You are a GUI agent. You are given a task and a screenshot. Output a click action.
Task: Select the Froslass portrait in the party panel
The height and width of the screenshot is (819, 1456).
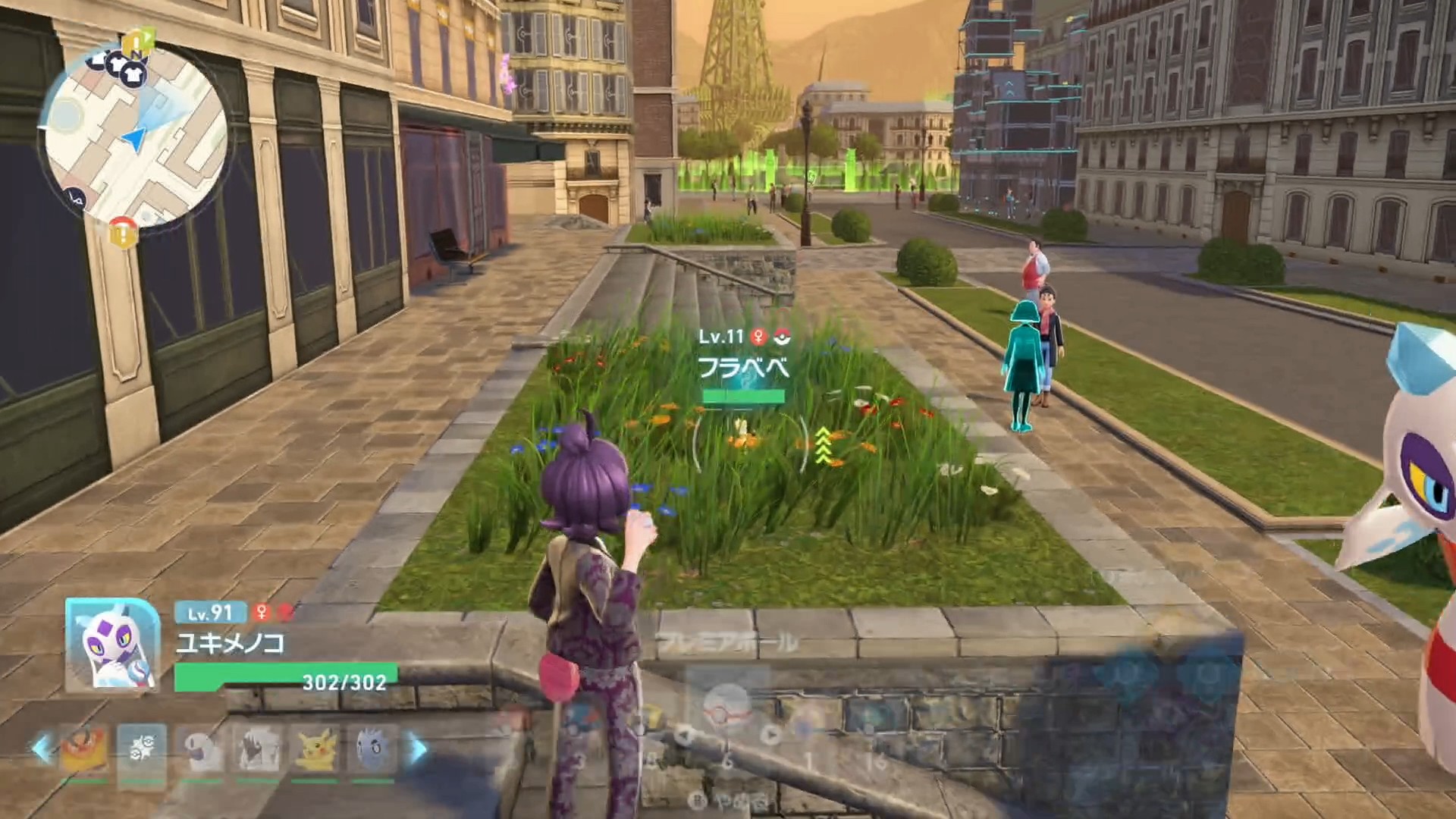click(x=113, y=645)
